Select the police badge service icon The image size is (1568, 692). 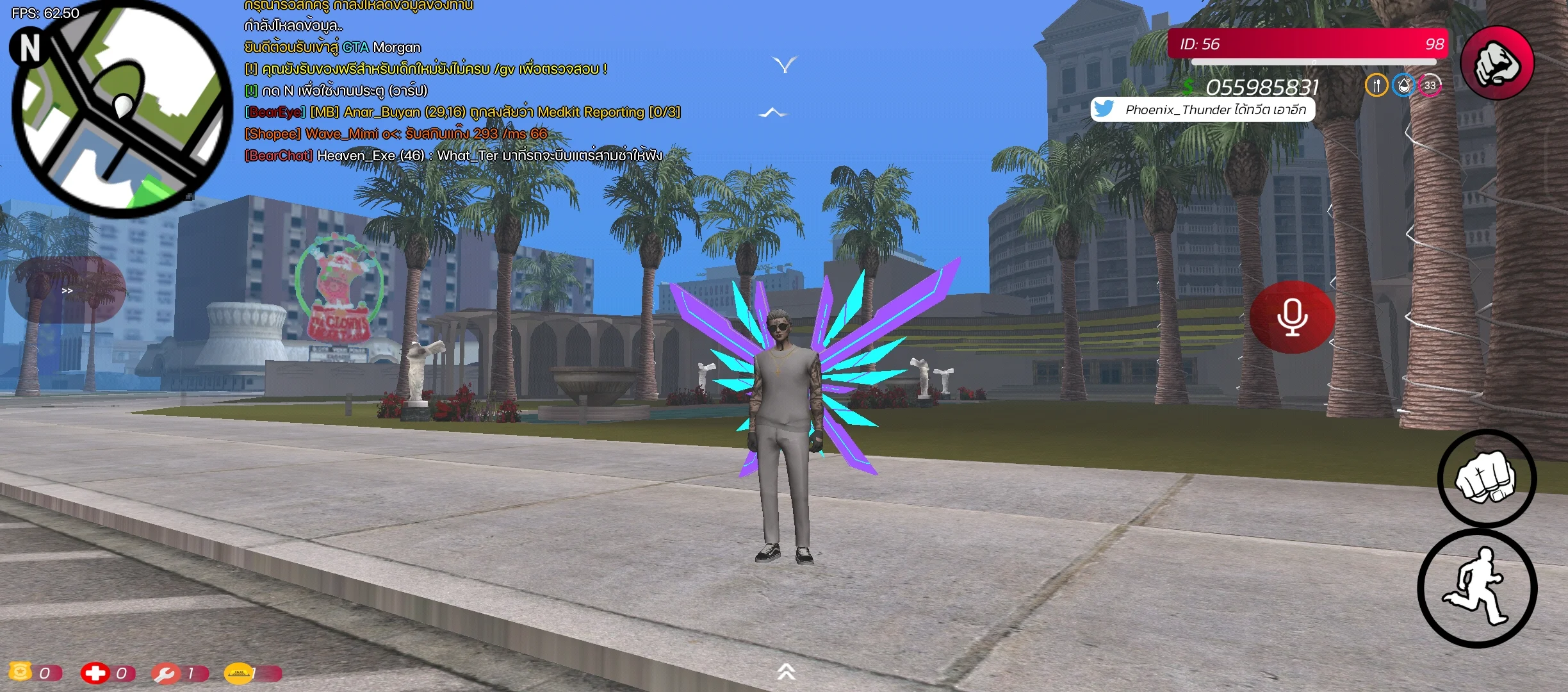(20, 671)
